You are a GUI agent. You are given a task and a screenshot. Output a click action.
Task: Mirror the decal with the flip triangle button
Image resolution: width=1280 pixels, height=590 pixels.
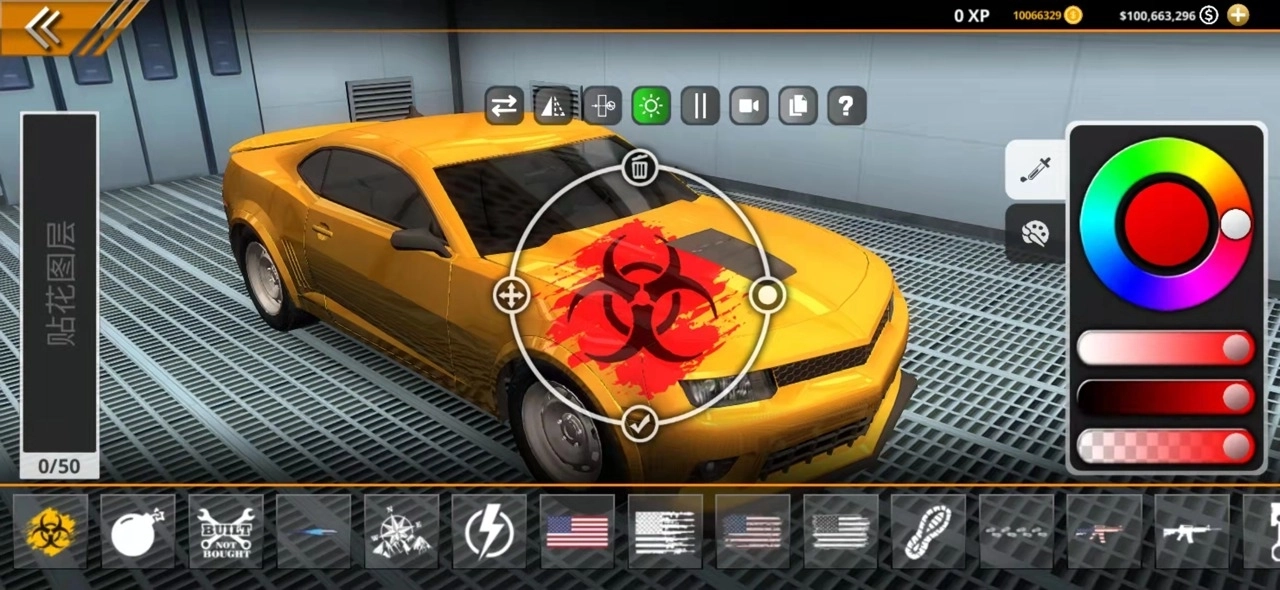(x=553, y=106)
